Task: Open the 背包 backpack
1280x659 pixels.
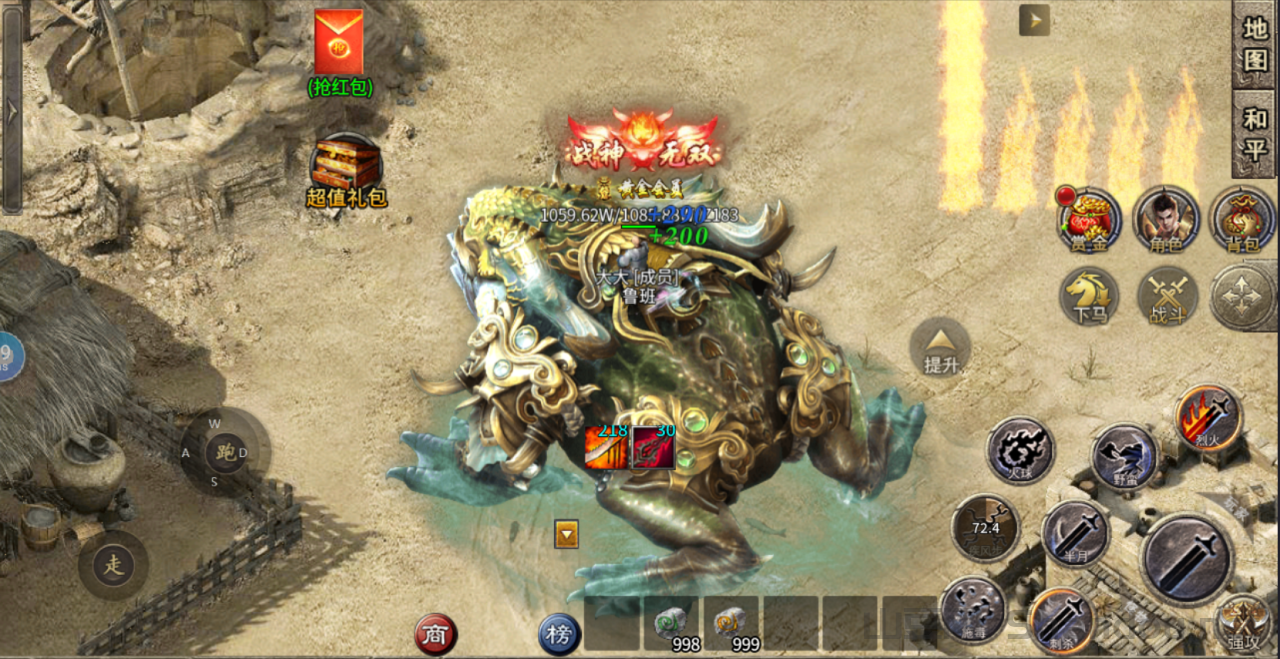Action: pos(1242,219)
